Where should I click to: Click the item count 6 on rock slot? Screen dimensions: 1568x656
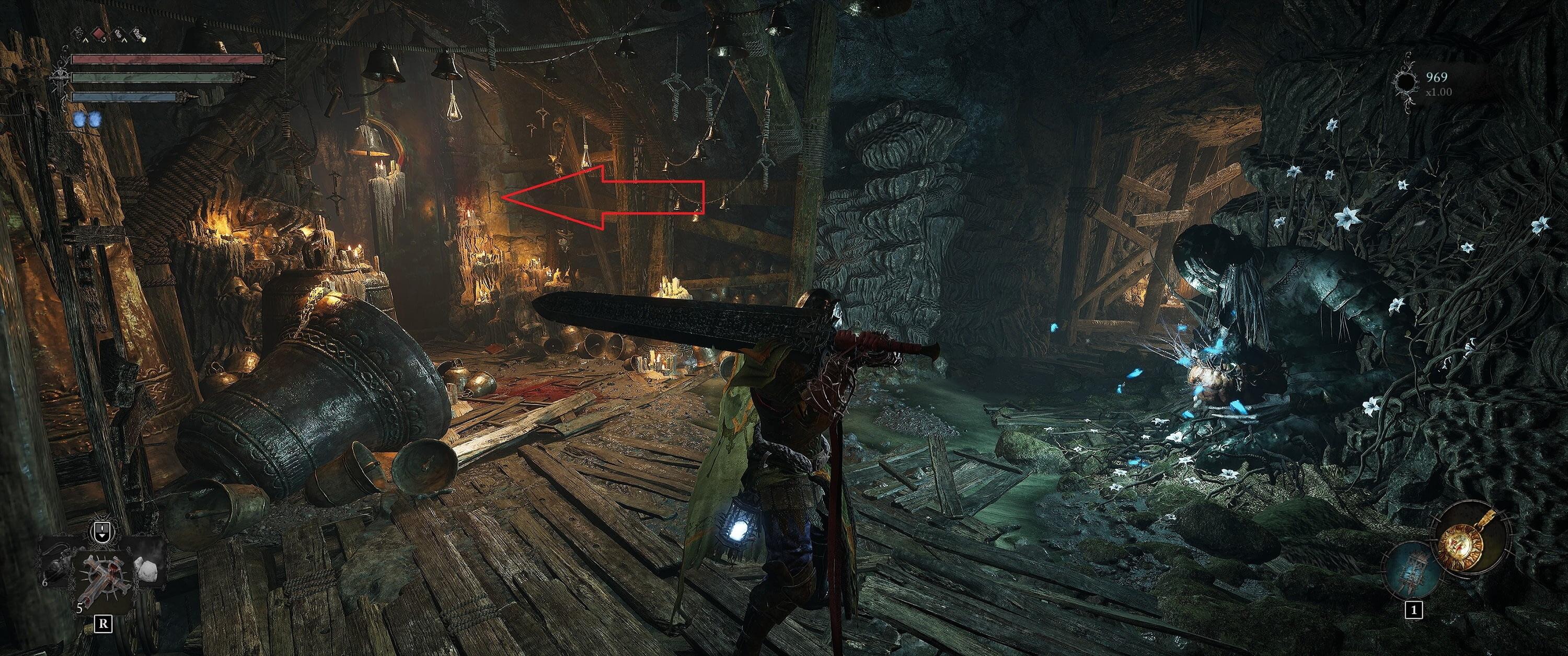(x=44, y=582)
